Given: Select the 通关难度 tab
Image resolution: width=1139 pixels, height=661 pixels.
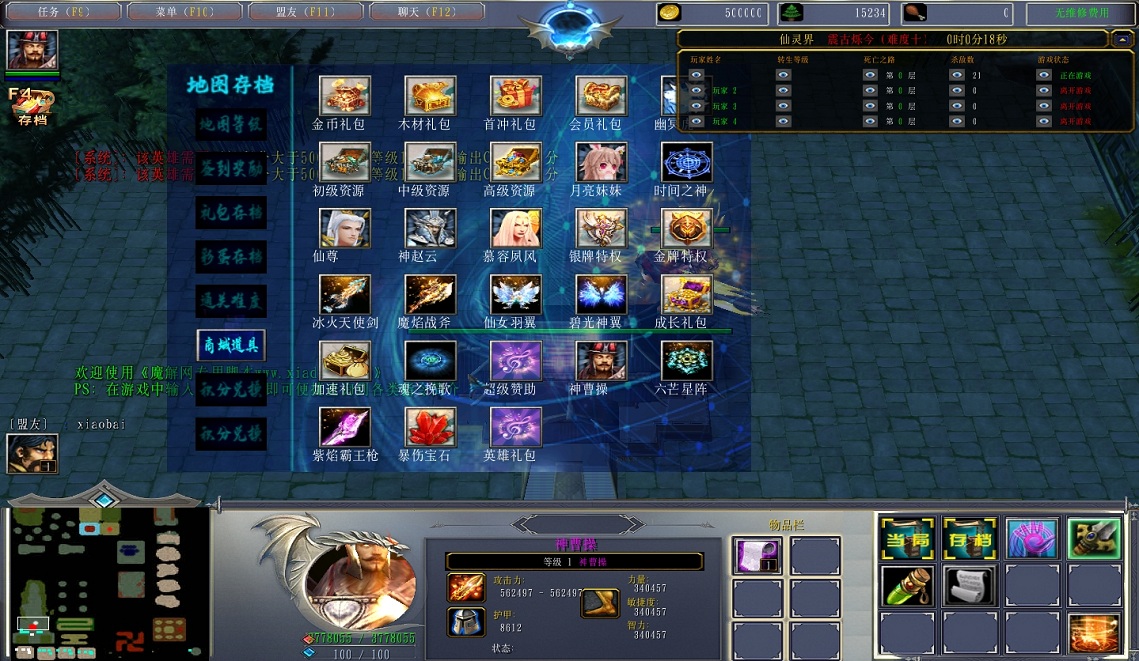Looking at the screenshot, I should coord(230,300).
